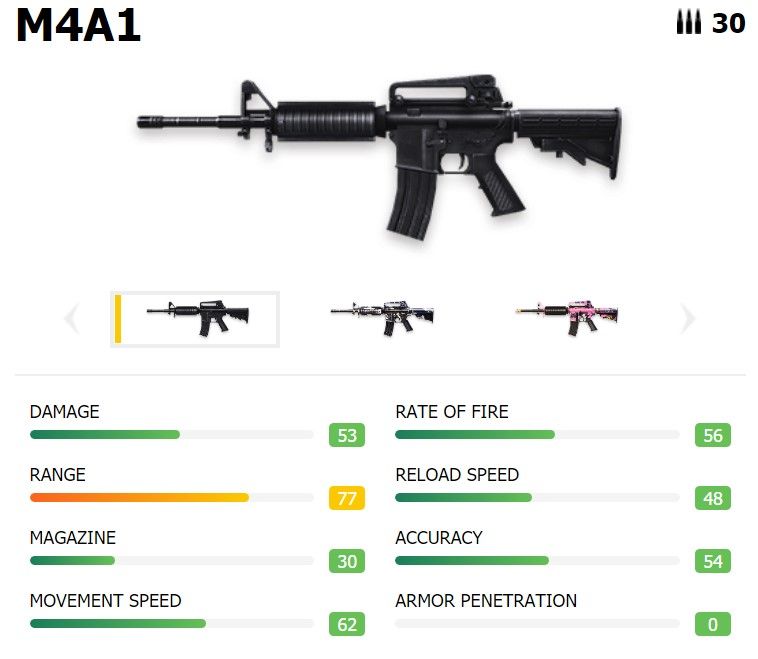Show next skins with right arrow
Image resolution: width=758 pixels, height=659 pixels.
pyautogui.click(x=687, y=319)
